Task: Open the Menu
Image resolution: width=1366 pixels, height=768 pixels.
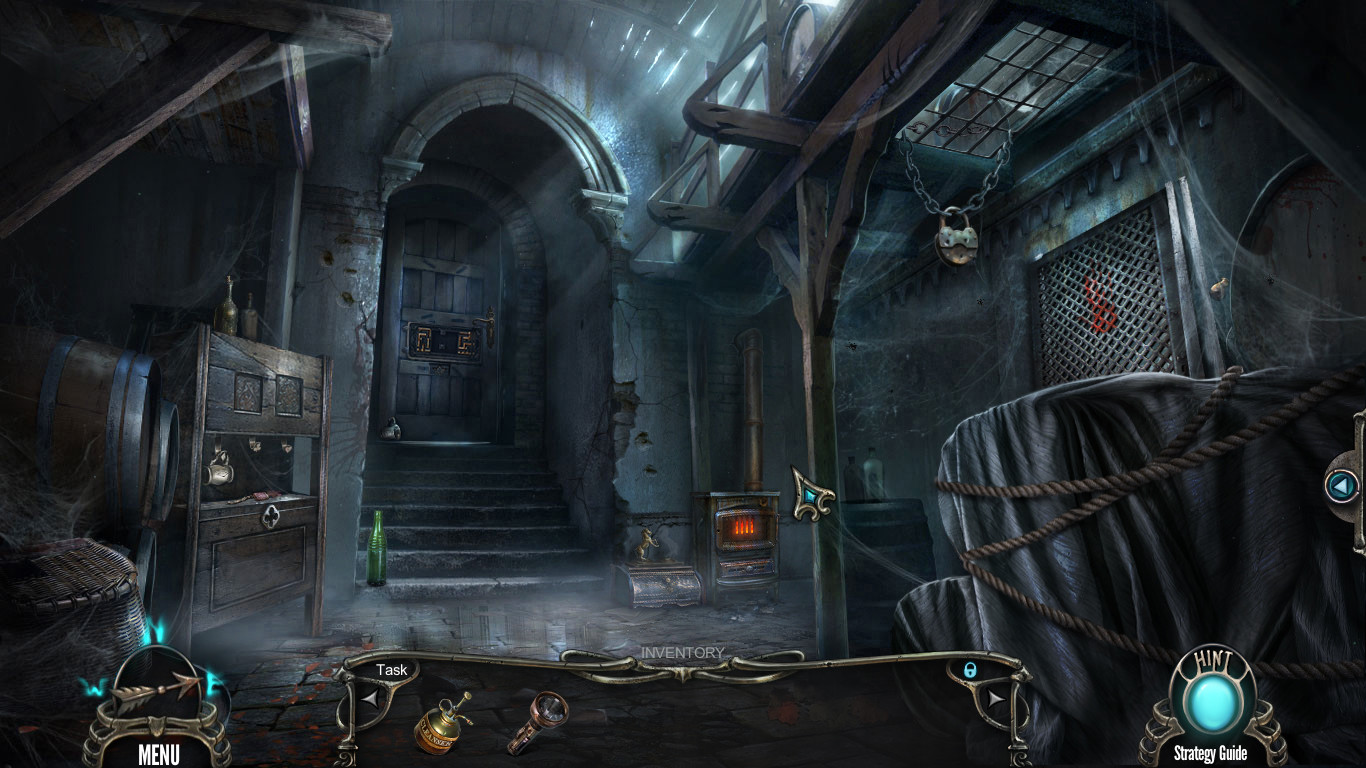Action: [160, 756]
